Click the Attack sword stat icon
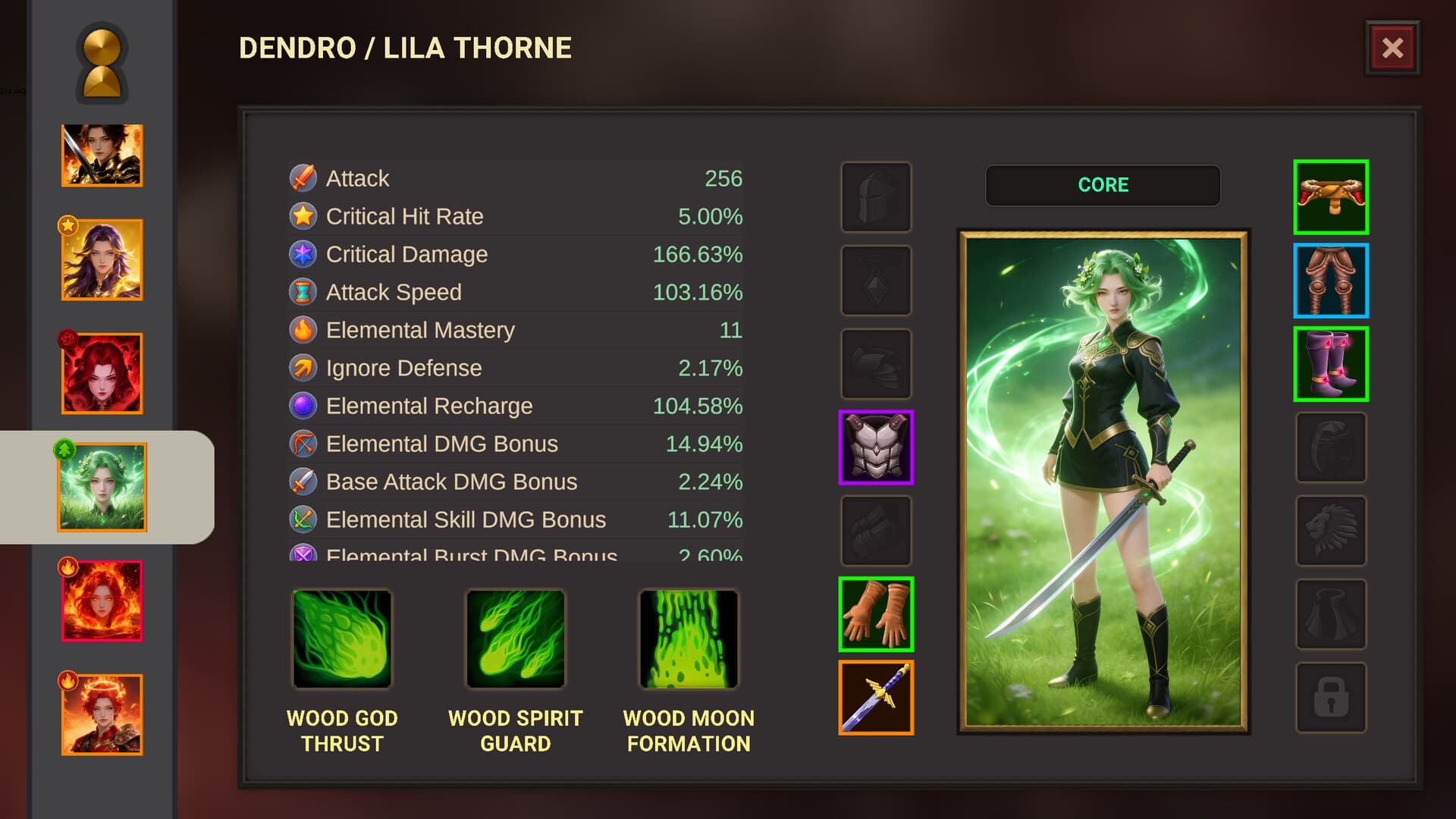 [x=302, y=178]
